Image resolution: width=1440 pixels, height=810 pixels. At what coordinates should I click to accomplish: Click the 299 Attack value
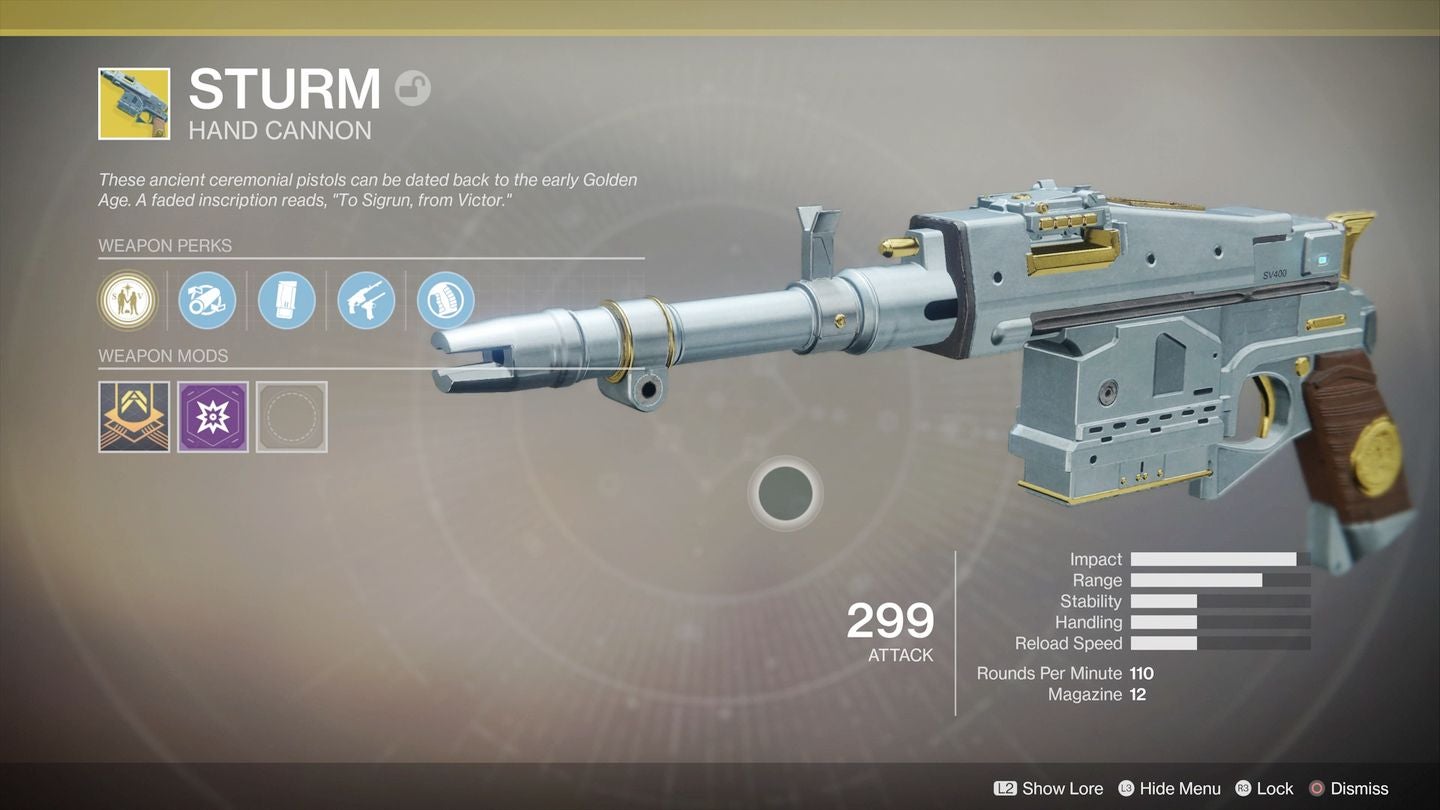point(889,622)
